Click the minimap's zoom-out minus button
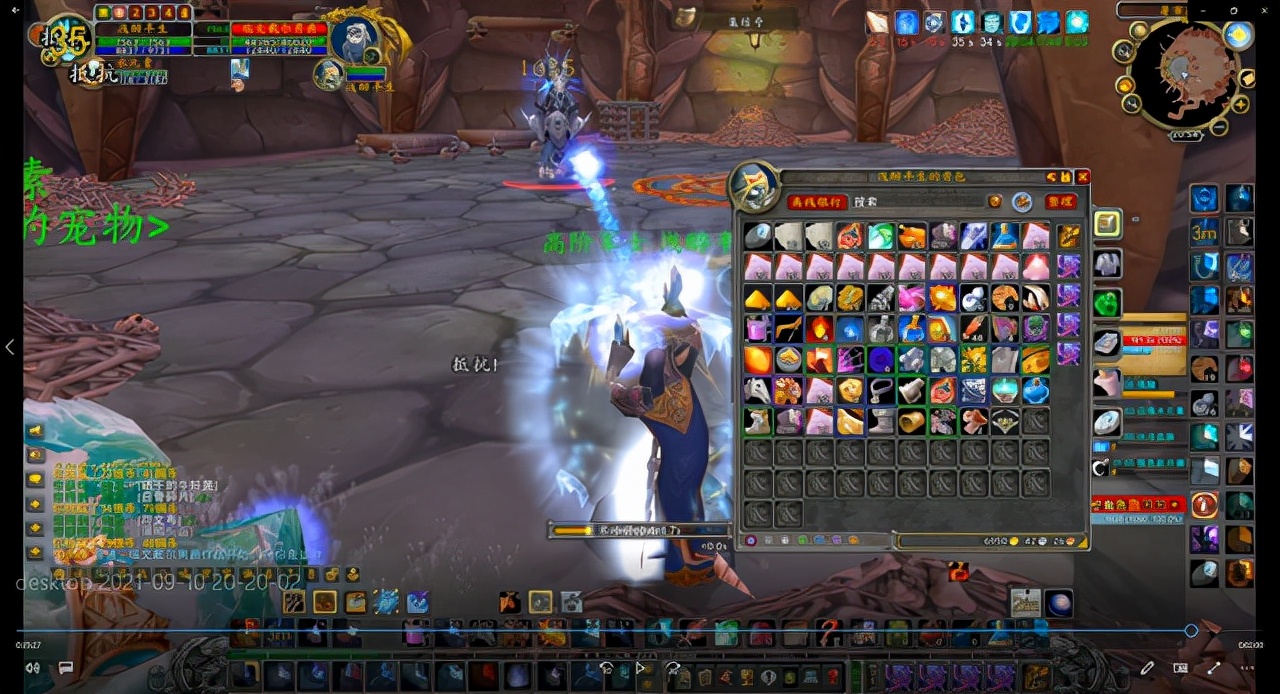The image size is (1280, 694). [x=1219, y=127]
